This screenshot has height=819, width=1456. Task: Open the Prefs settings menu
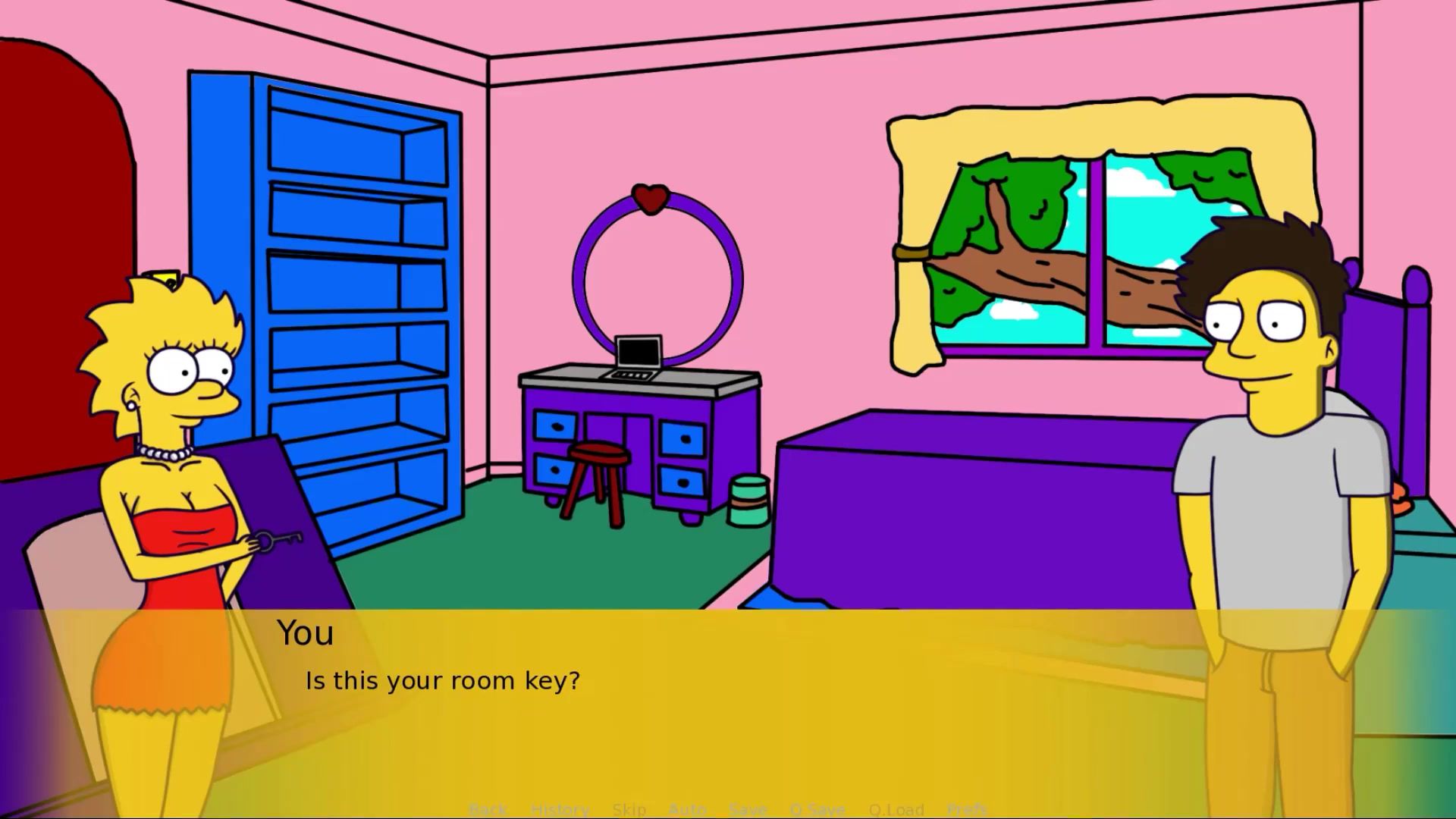coord(967,809)
